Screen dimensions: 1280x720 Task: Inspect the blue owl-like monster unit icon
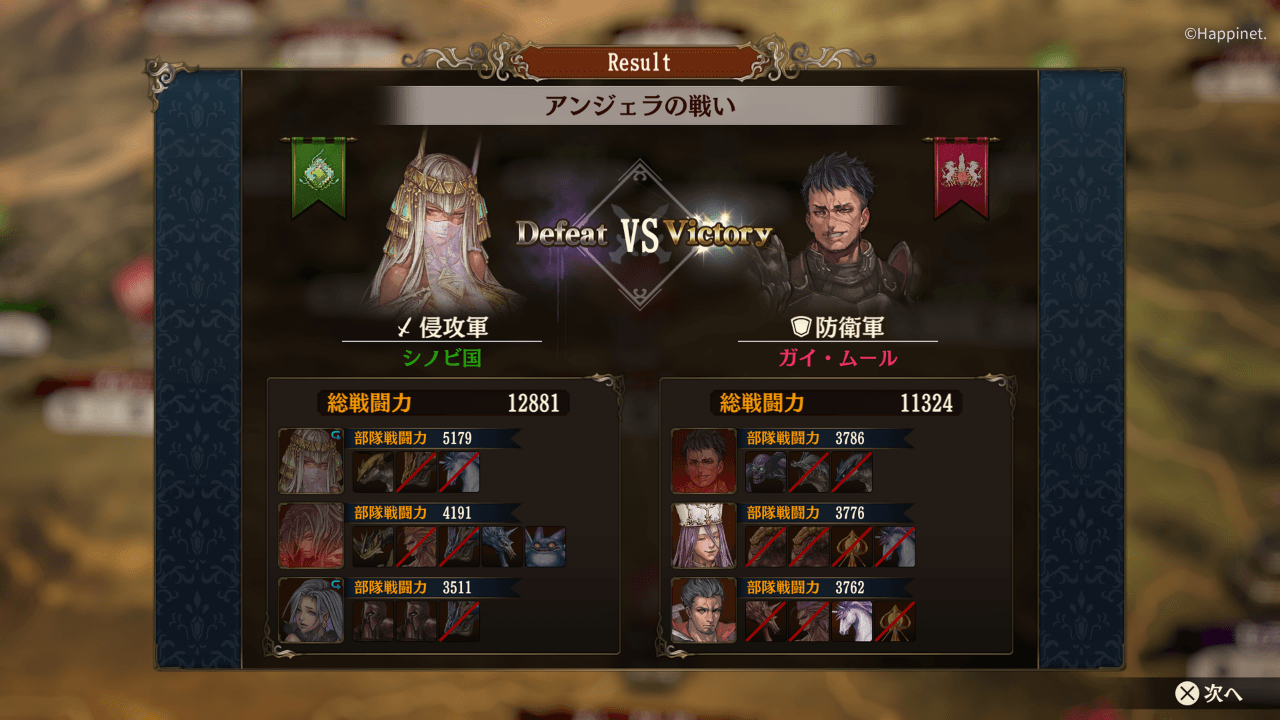point(545,547)
